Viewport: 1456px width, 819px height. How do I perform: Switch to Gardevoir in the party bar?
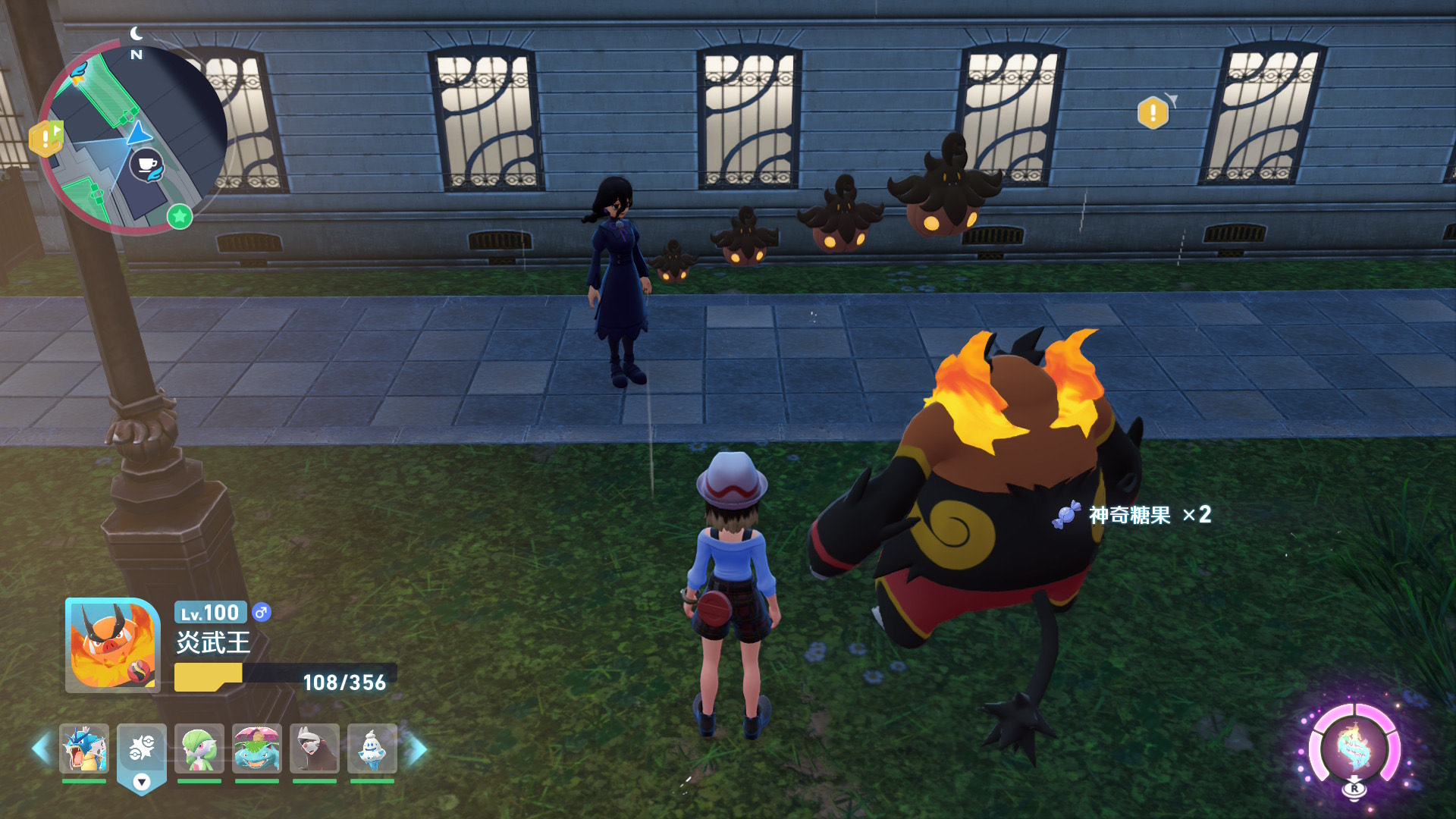tap(199, 748)
